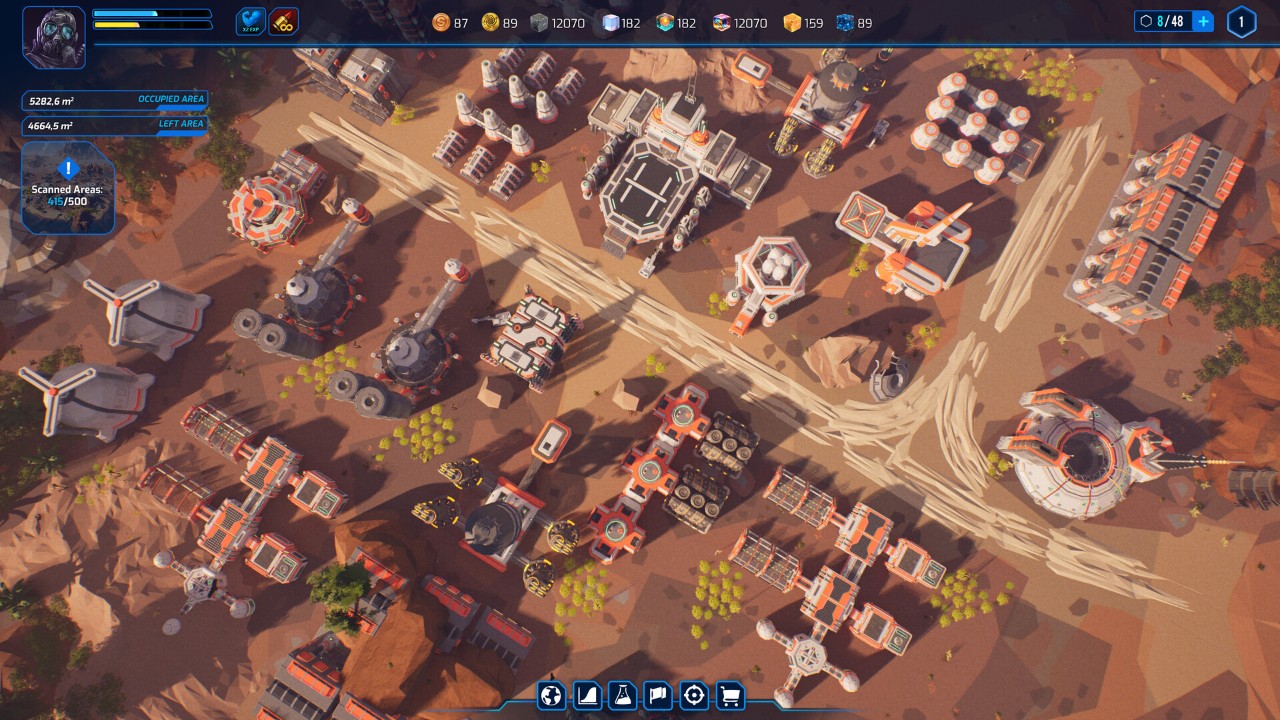Open the globe world map
This screenshot has width=1280, height=720.
coord(551,695)
